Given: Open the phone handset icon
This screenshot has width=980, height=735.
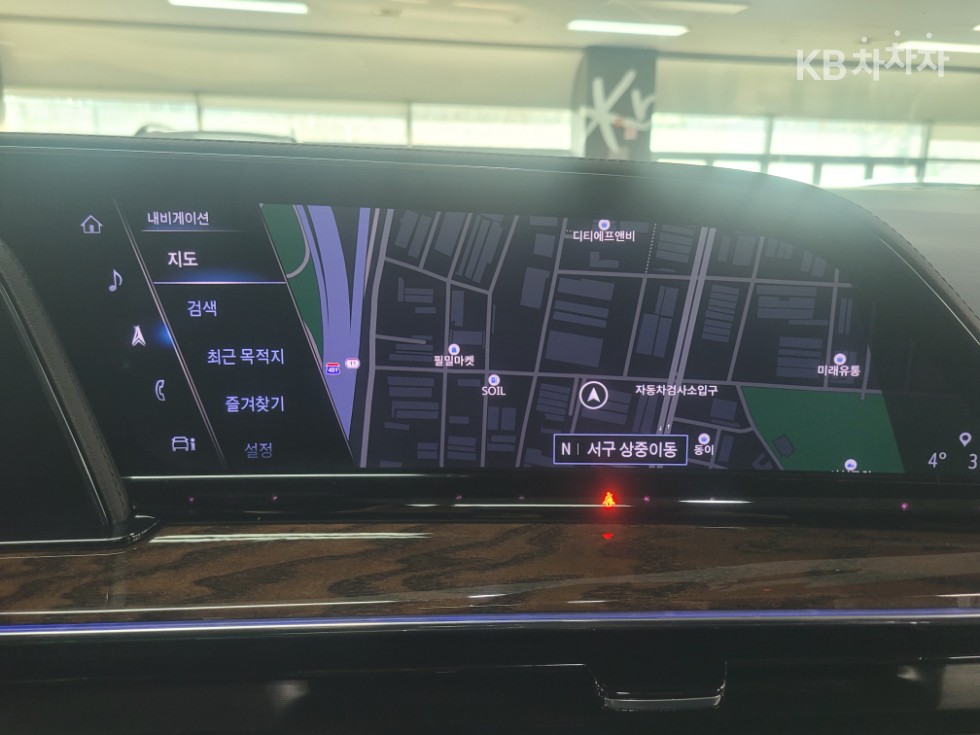Looking at the screenshot, I should (x=160, y=390).
